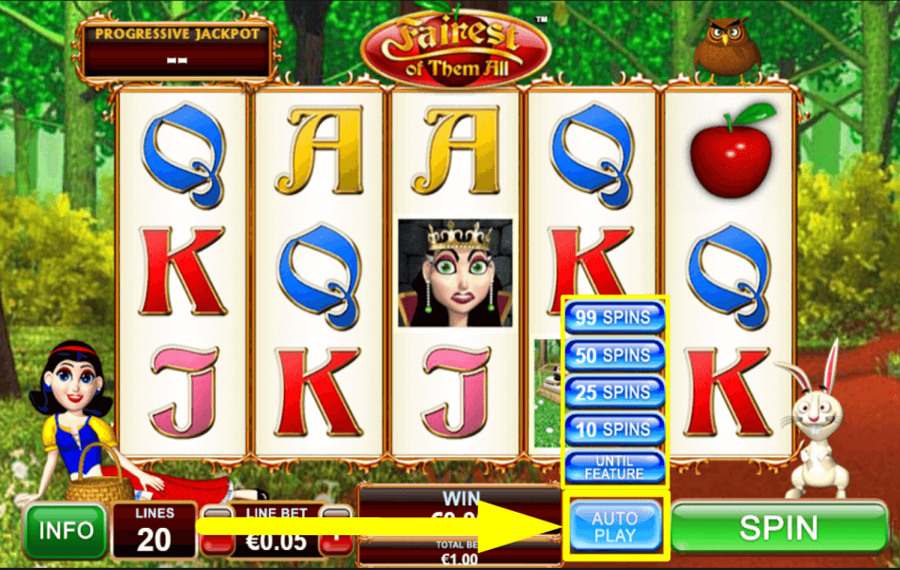Decrease line bet with red minus button
The height and width of the screenshot is (570, 900).
pos(214,540)
